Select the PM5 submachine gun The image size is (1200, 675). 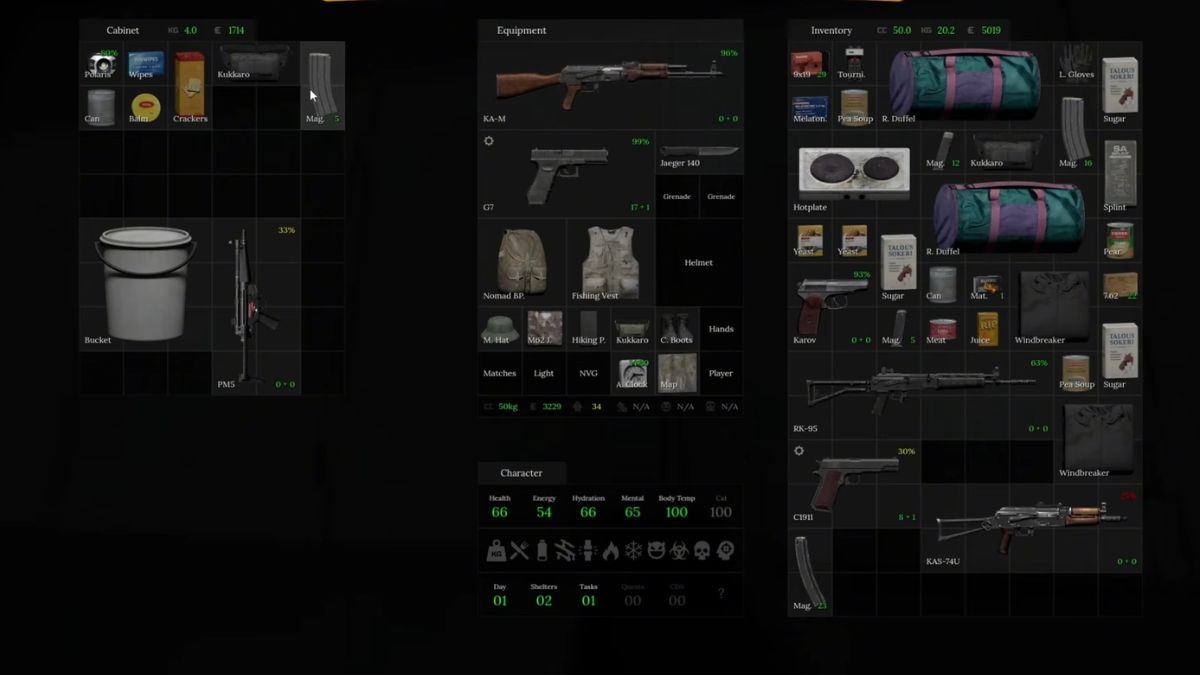[255, 305]
